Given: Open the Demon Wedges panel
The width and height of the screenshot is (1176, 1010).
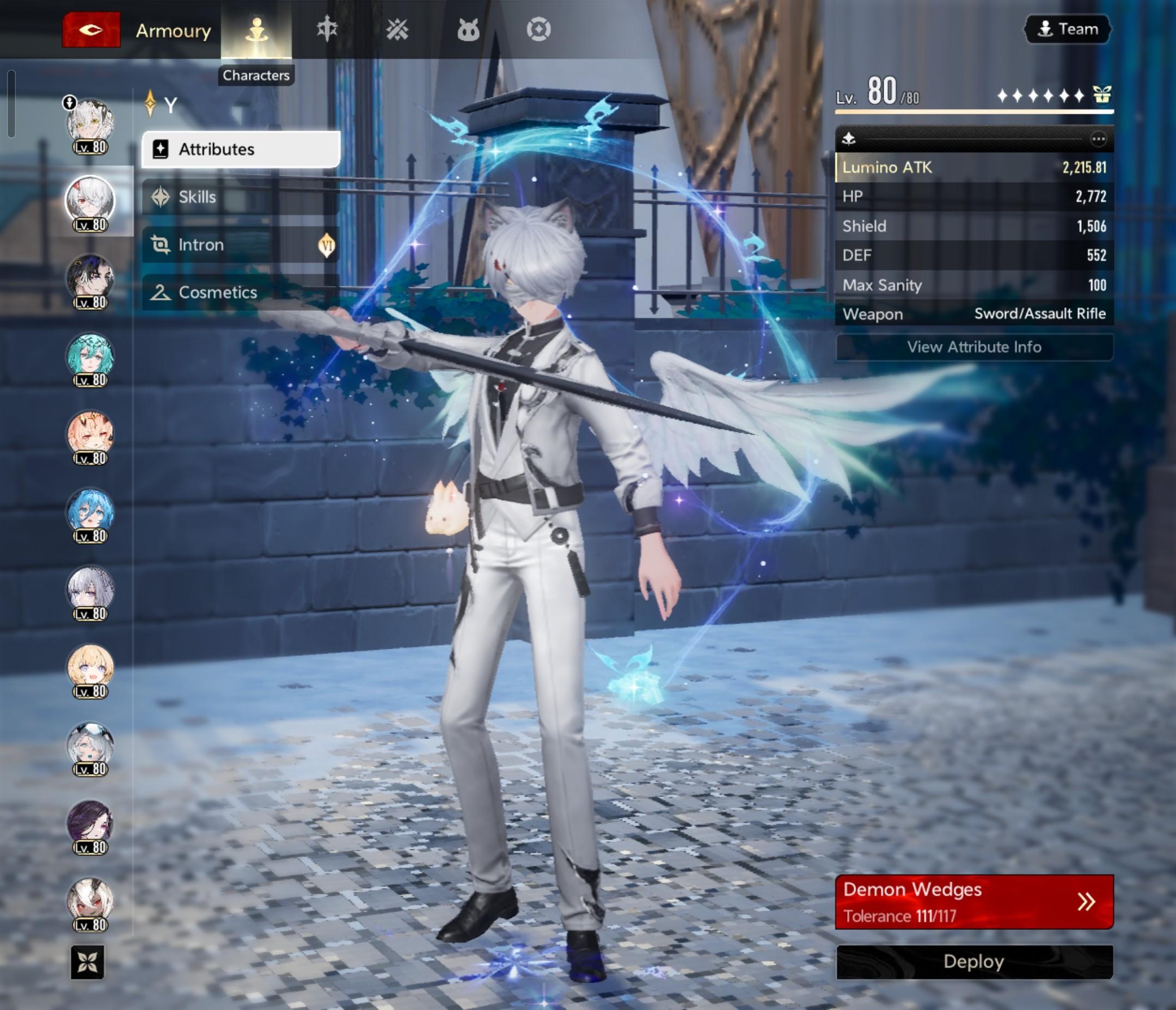Looking at the screenshot, I should (x=974, y=902).
